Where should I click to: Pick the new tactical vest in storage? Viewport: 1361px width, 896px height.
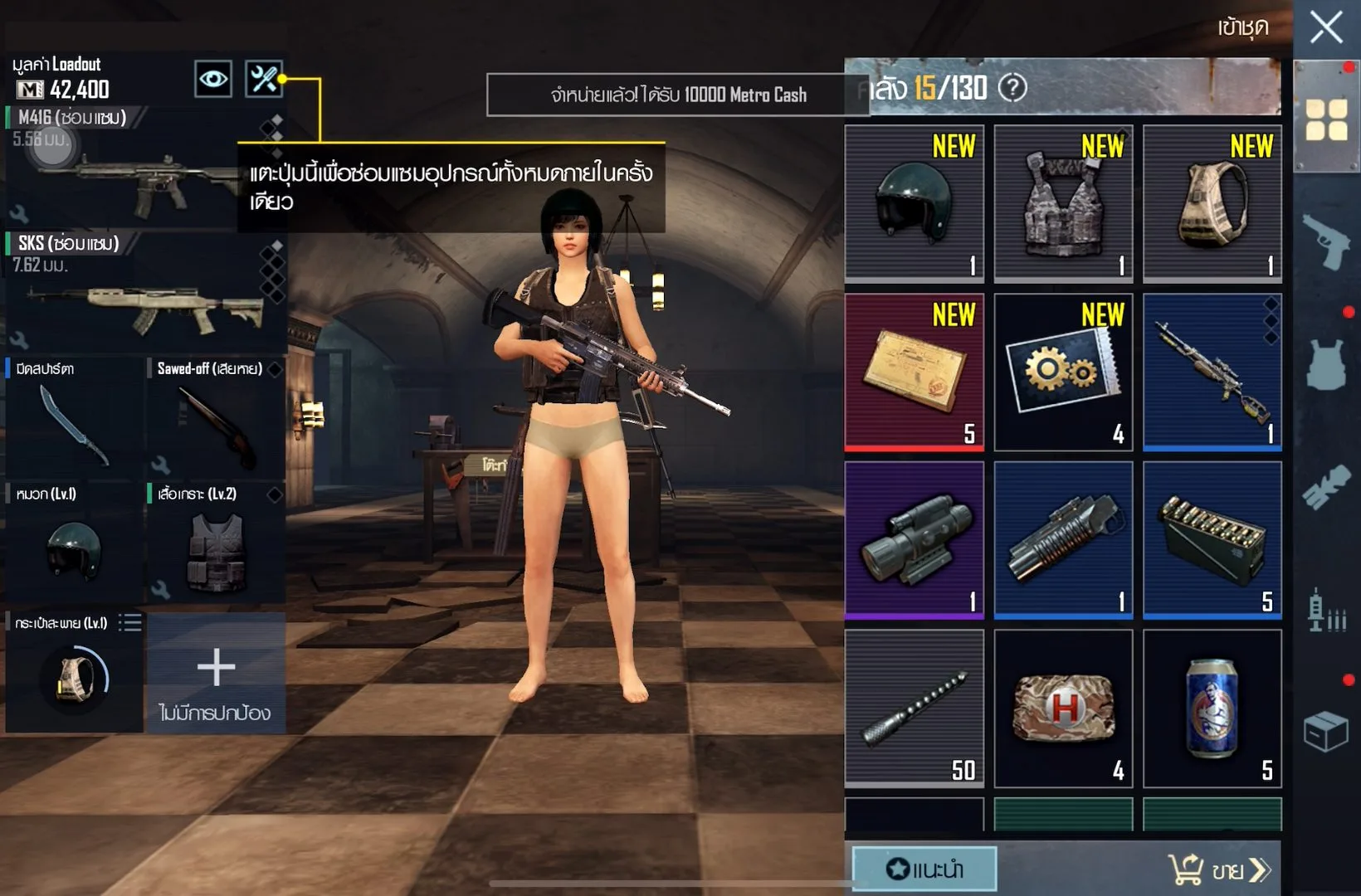tap(1063, 203)
